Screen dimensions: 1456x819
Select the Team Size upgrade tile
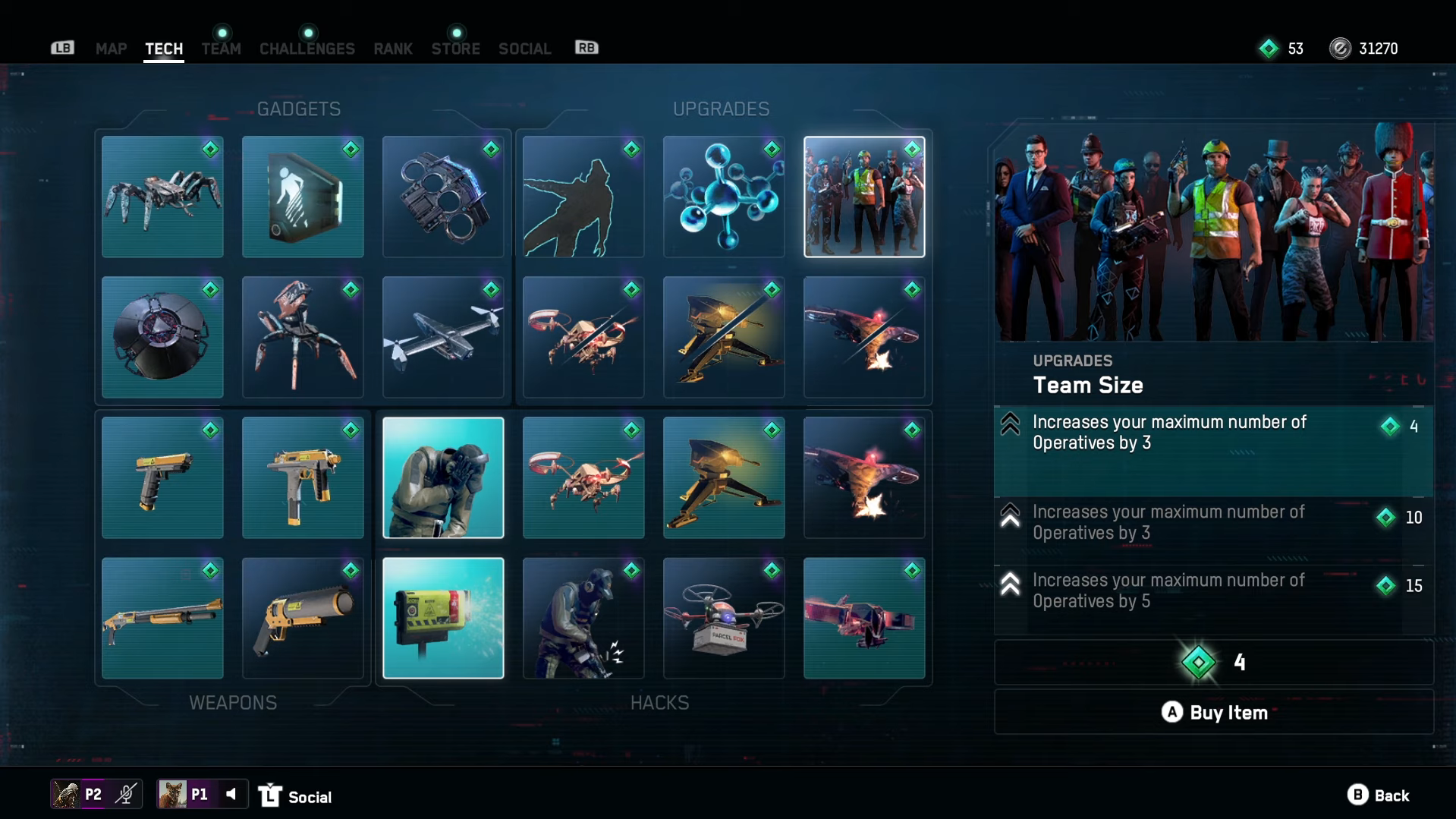point(864,197)
